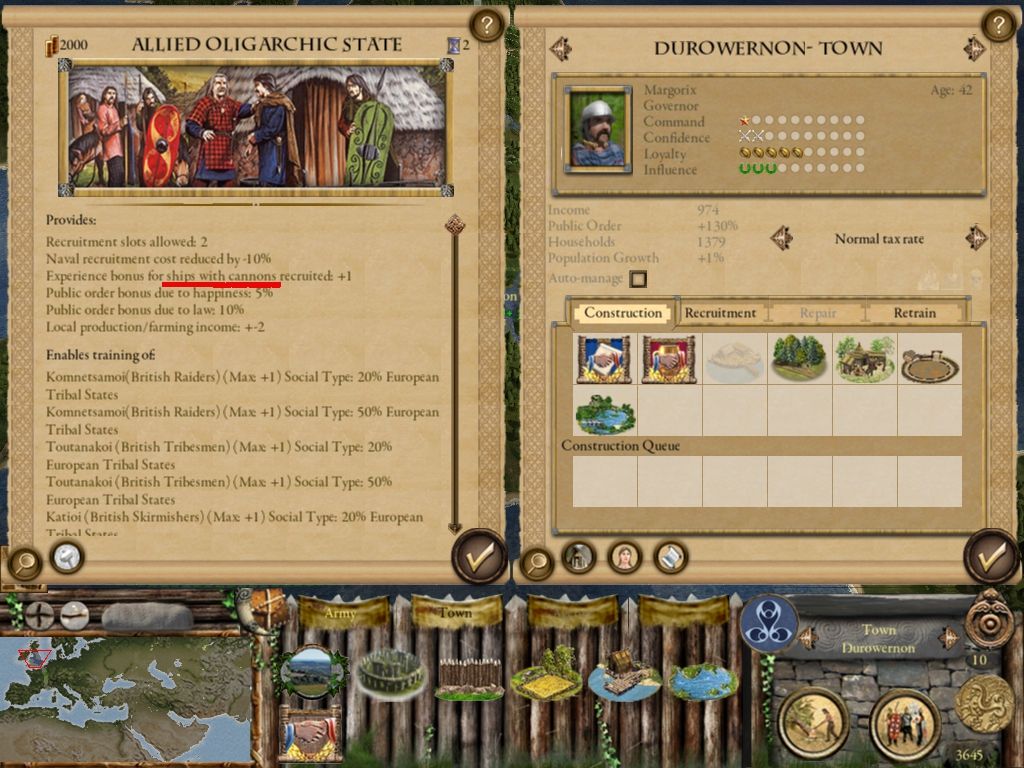
Task: Open the construction button showing a worker
Action: pos(814,722)
